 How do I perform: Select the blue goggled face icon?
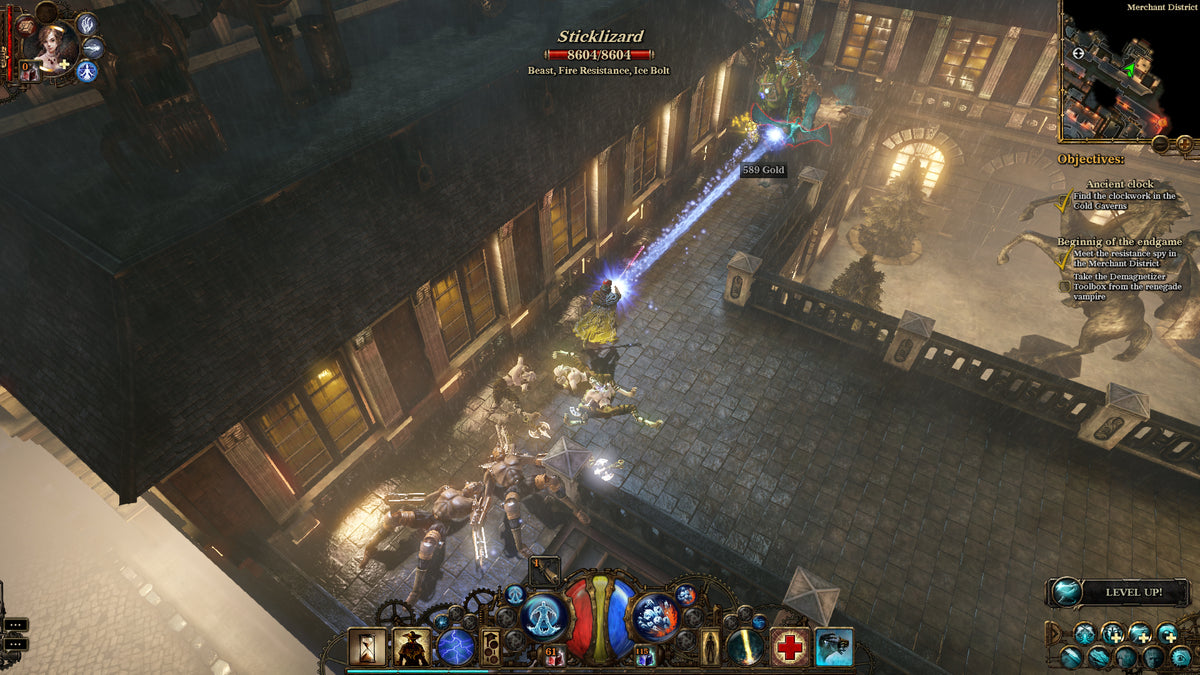pos(833,647)
